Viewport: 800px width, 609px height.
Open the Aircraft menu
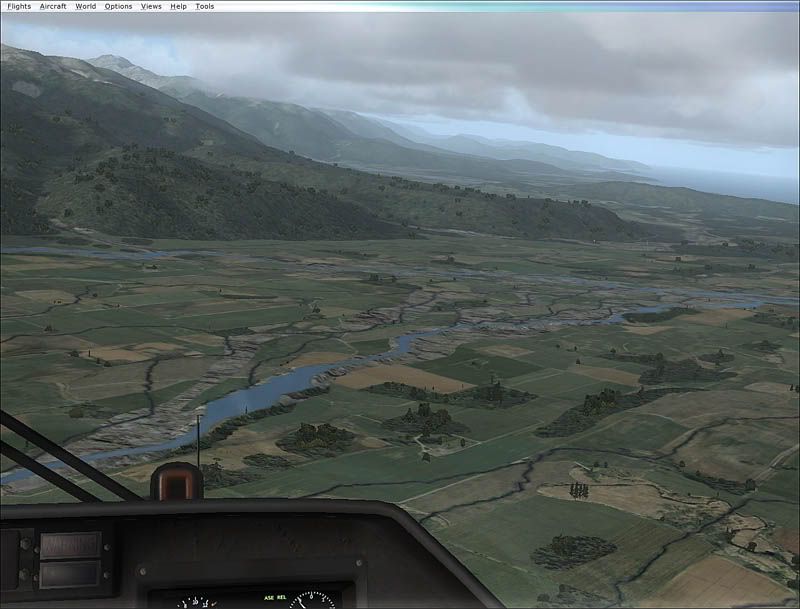coord(53,6)
